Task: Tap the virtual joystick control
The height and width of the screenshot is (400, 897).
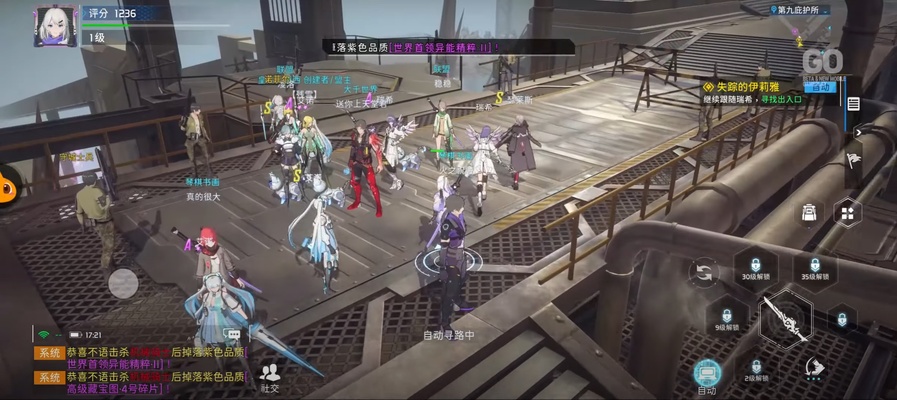Action: (x=123, y=283)
